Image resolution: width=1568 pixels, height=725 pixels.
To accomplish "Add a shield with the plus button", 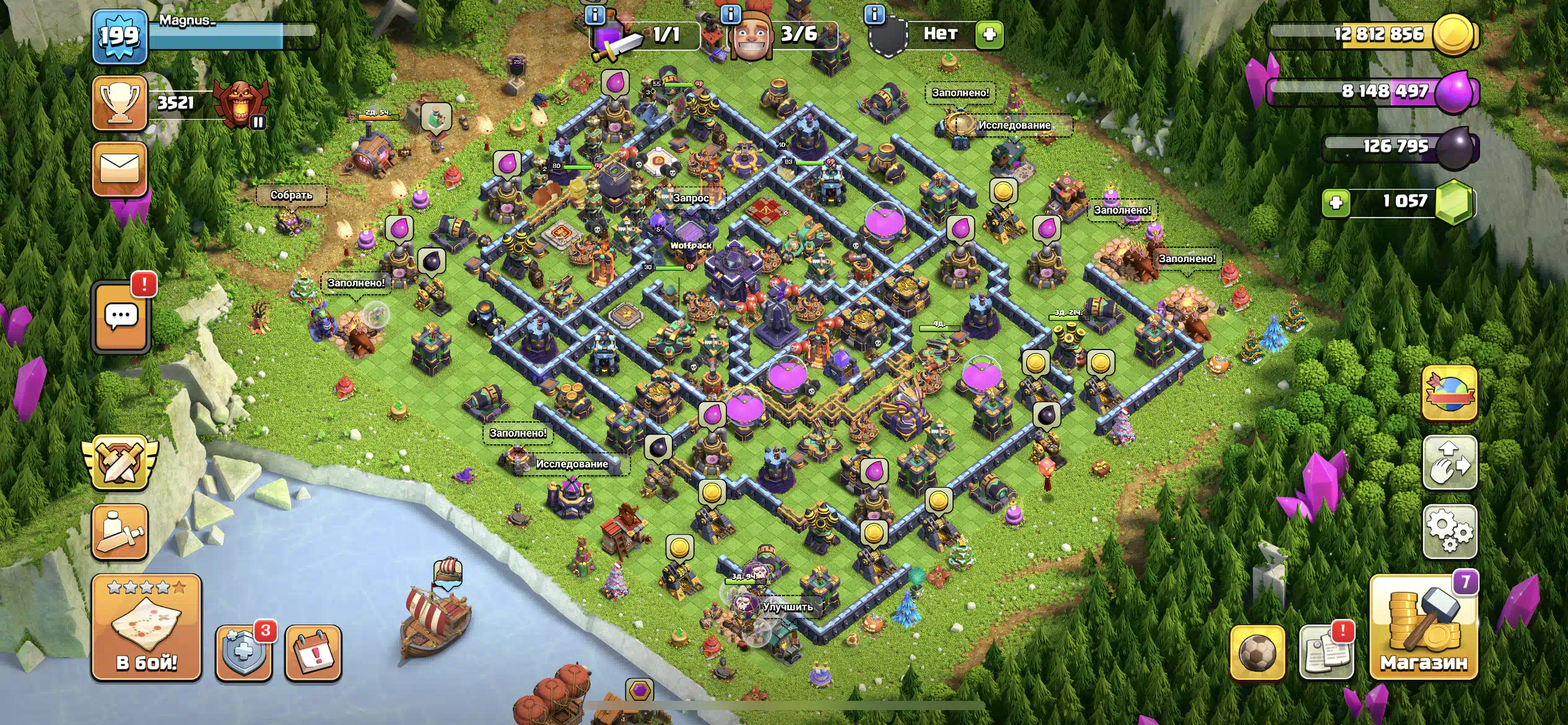I will [989, 34].
